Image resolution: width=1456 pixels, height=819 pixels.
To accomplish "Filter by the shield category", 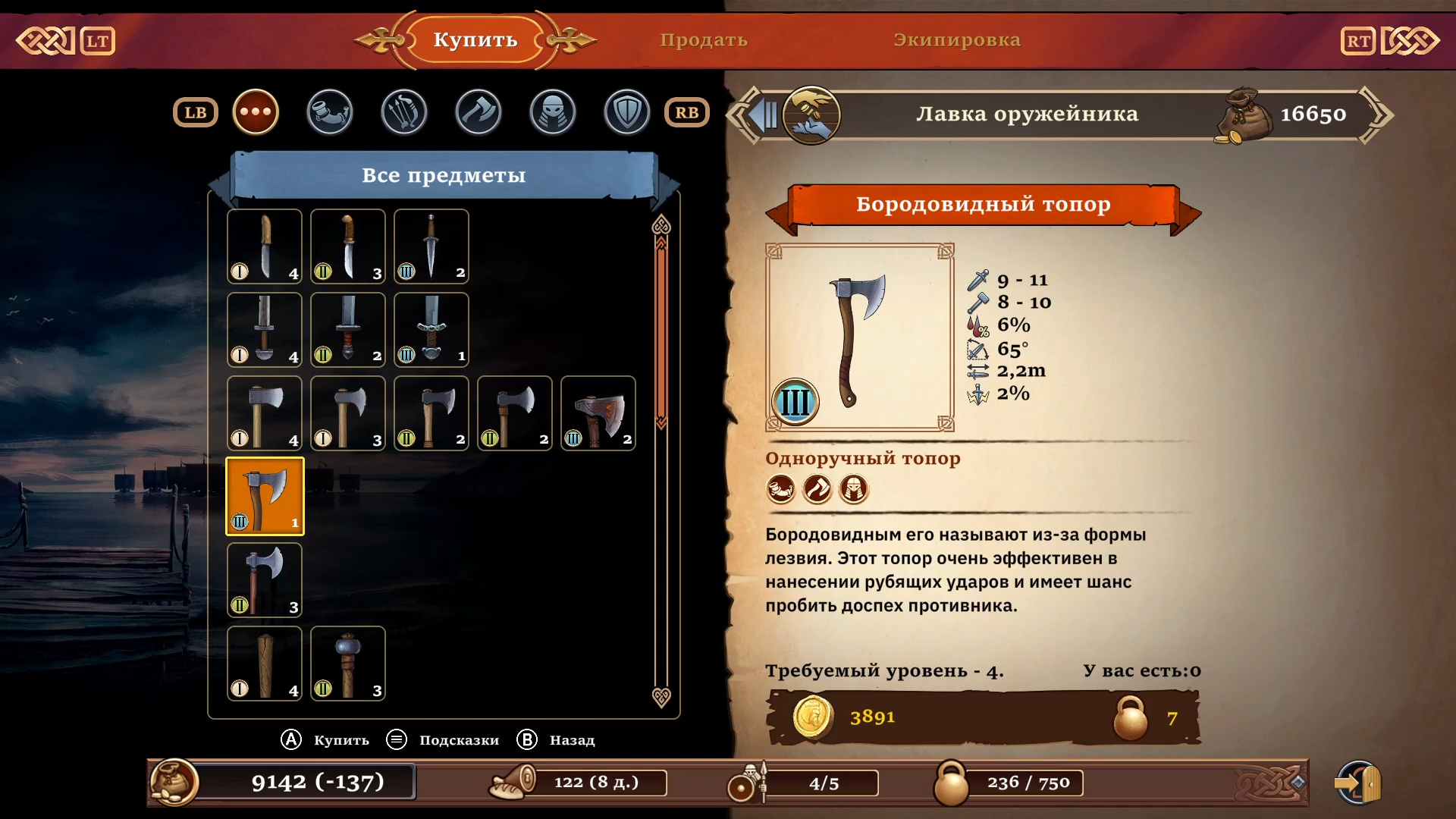I will [x=627, y=112].
